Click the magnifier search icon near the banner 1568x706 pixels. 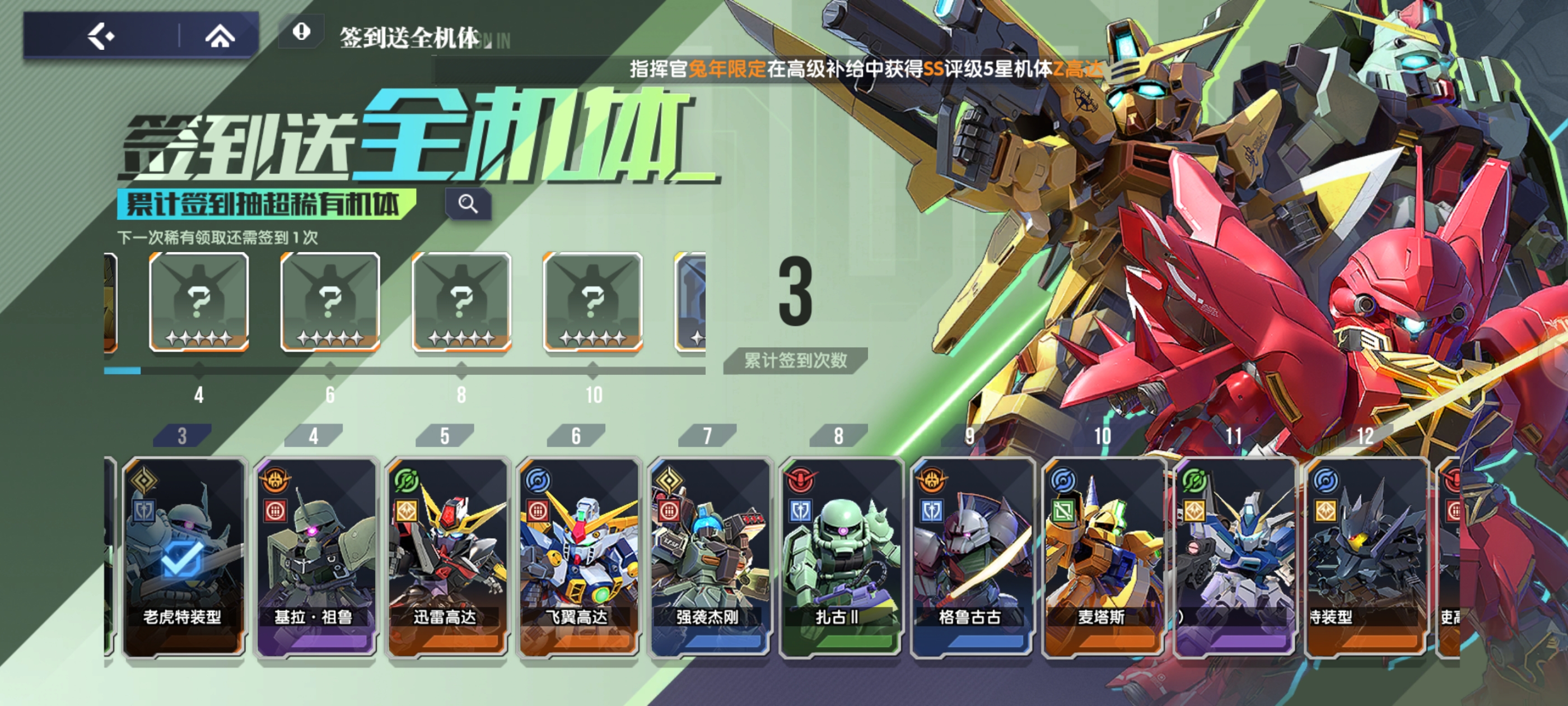(x=468, y=203)
